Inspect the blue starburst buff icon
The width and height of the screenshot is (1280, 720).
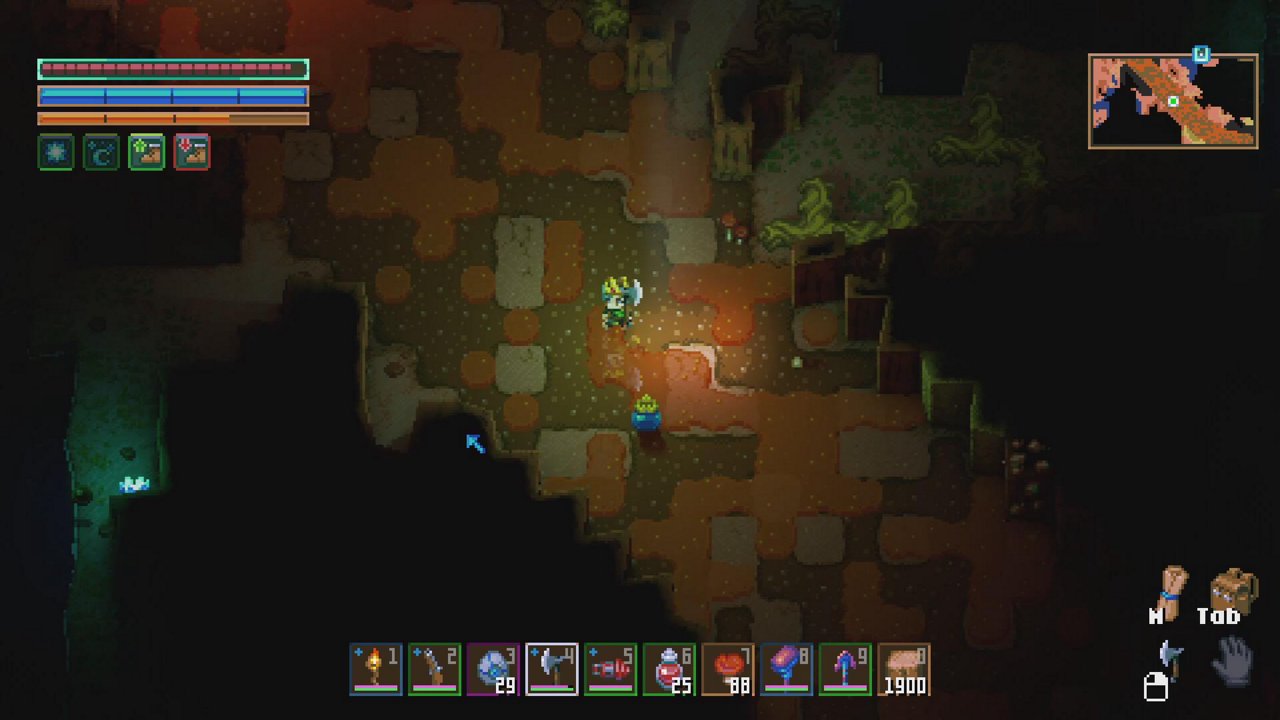(x=56, y=152)
